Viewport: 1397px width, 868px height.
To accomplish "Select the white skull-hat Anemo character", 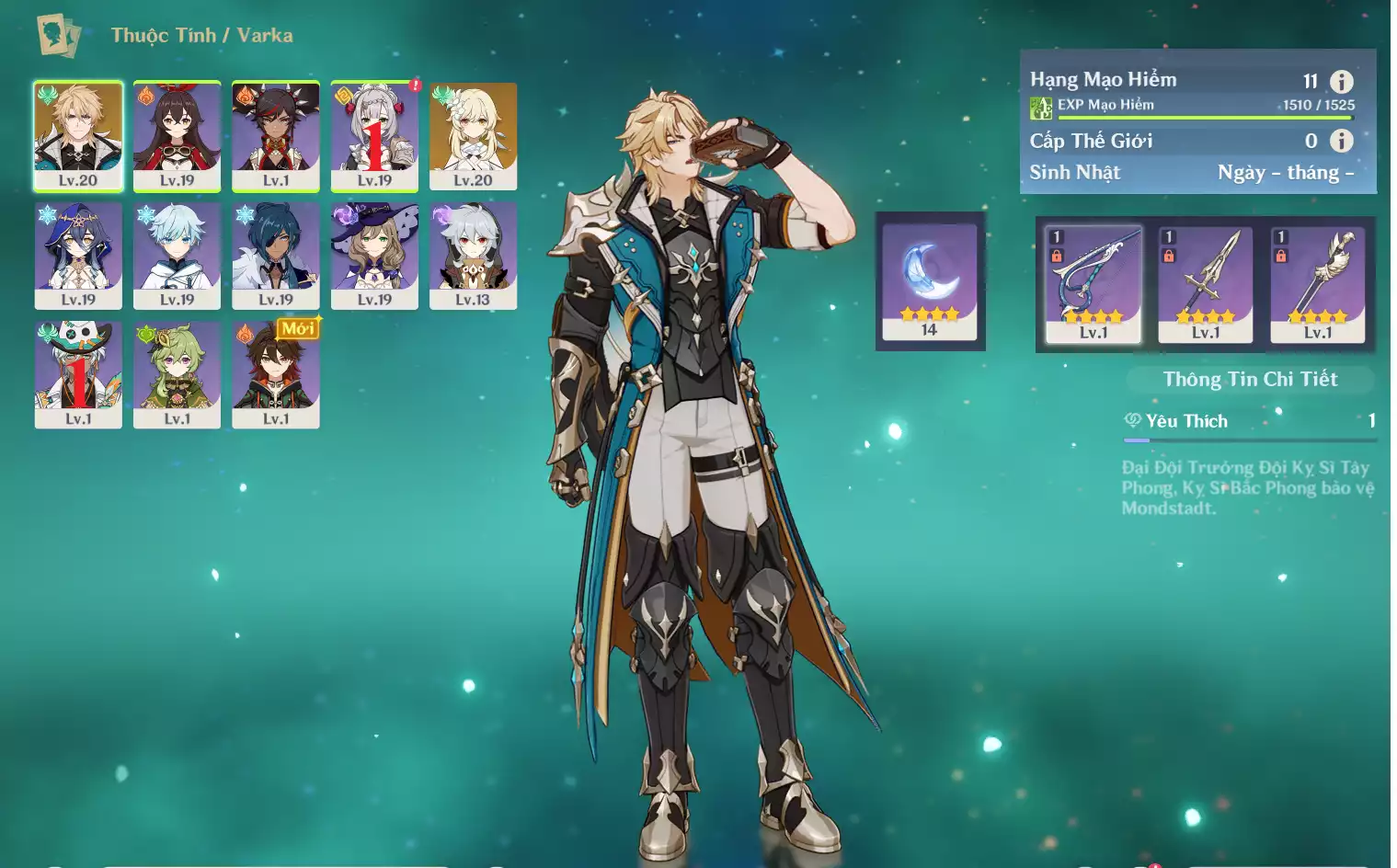I will 78,373.
